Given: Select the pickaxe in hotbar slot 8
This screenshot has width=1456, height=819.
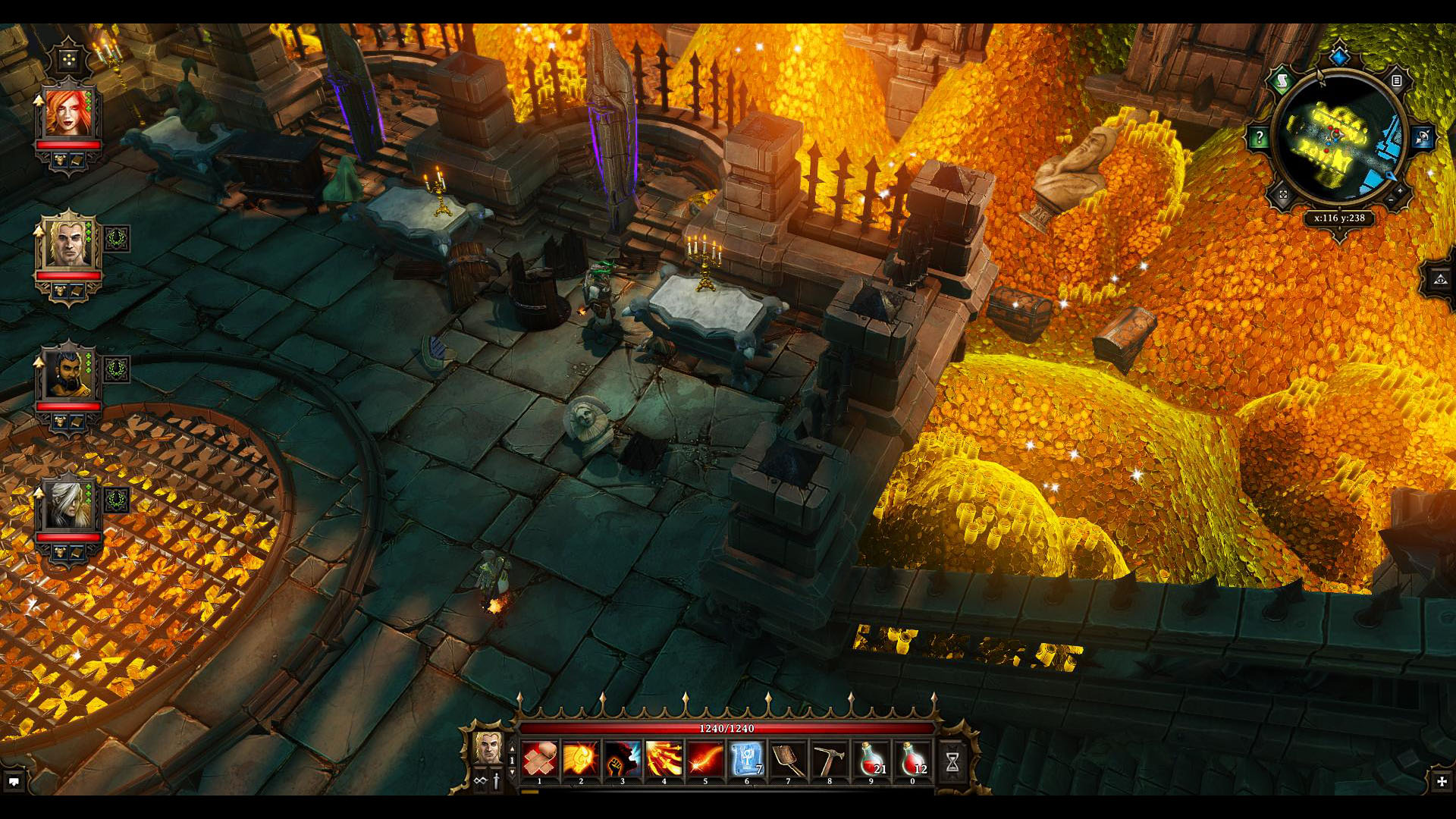Looking at the screenshot, I should coord(829,759).
